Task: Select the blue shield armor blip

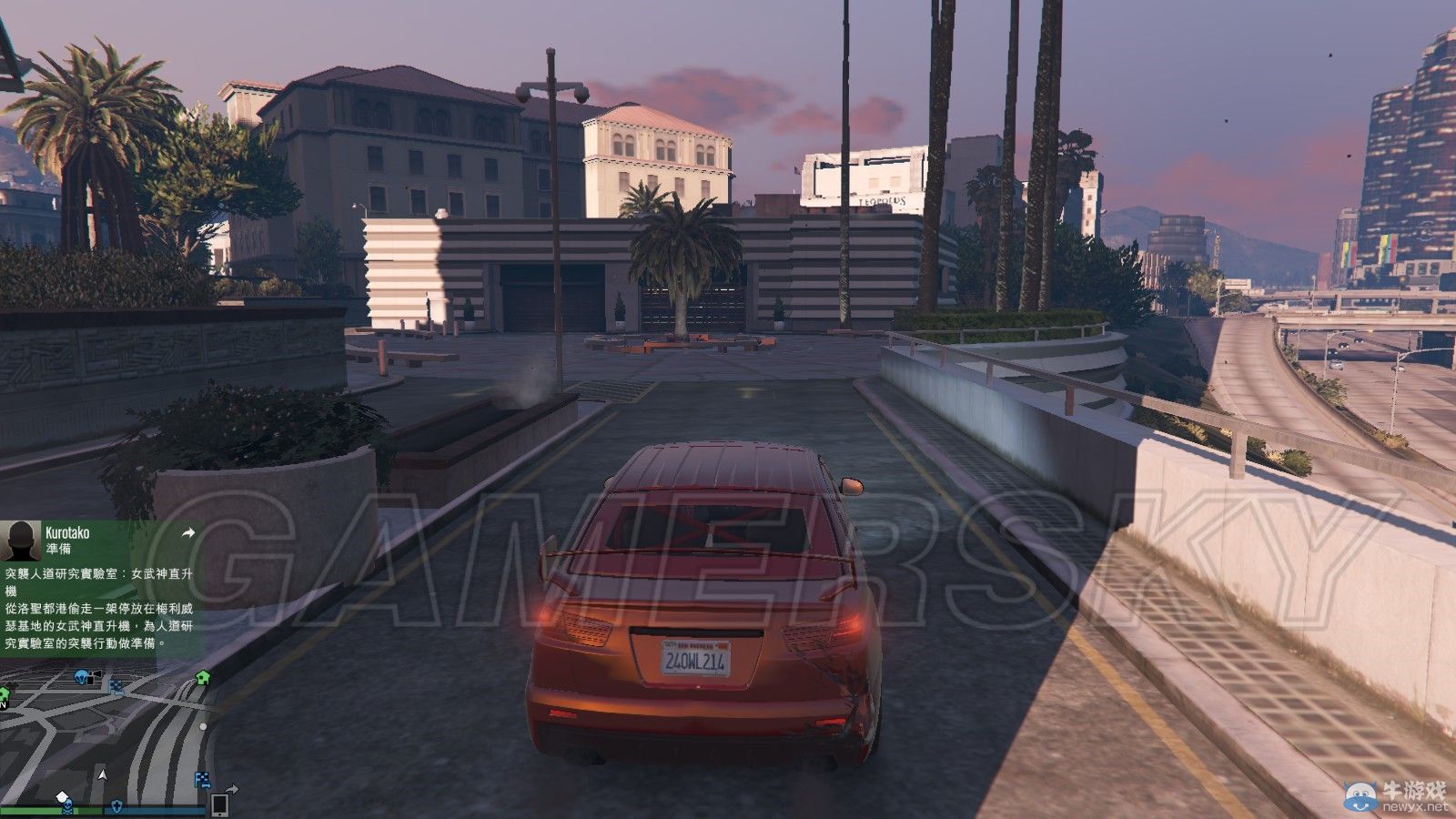Action: [x=116, y=805]
